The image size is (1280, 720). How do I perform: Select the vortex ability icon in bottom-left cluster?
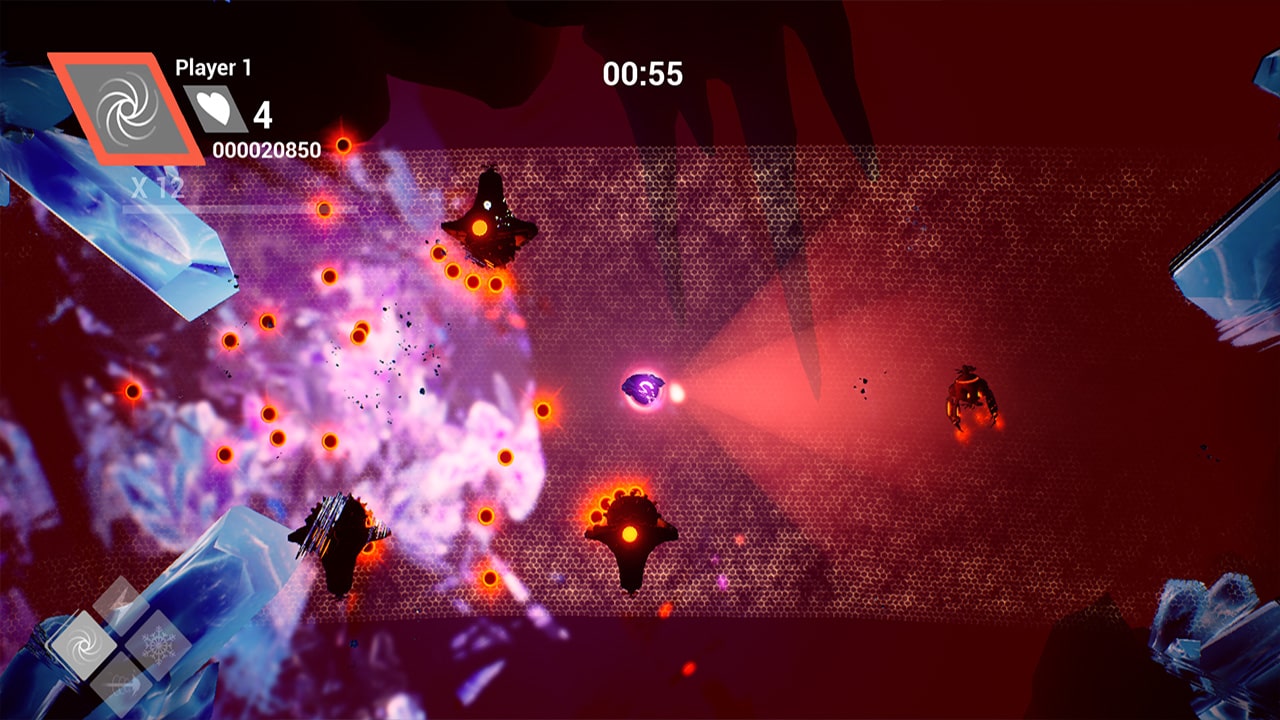pyautogui.click(x=86, y=644)
